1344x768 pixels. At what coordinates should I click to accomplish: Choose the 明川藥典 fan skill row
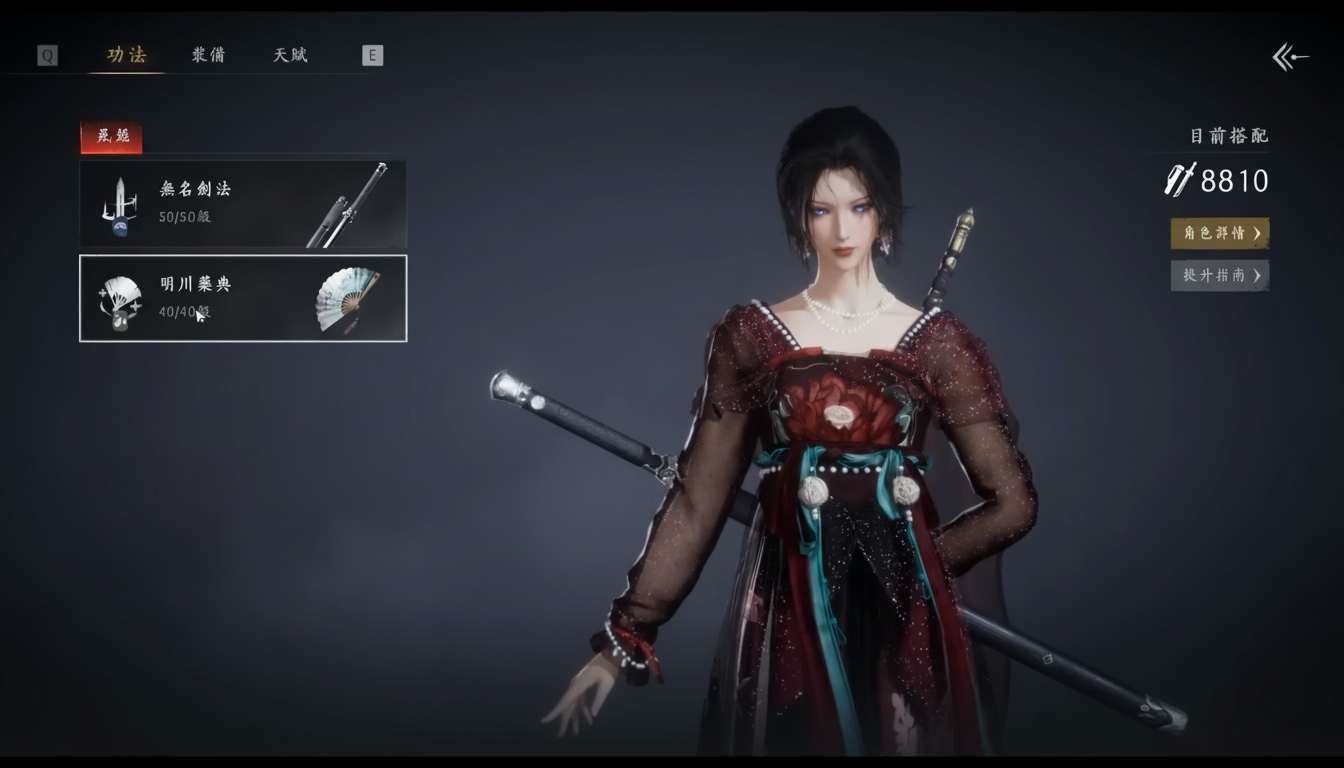243,298
